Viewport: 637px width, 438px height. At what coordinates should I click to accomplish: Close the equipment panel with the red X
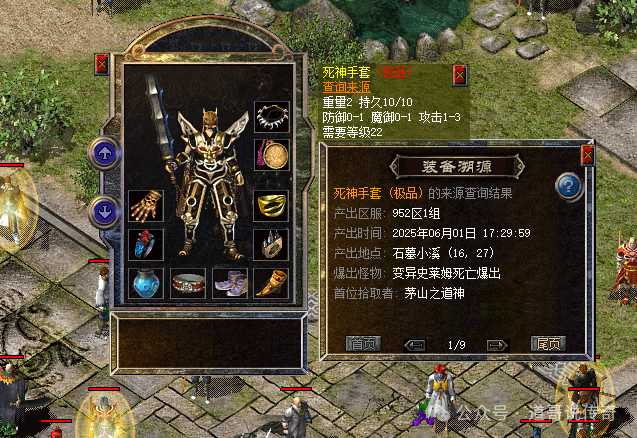(x=102, y=64)
